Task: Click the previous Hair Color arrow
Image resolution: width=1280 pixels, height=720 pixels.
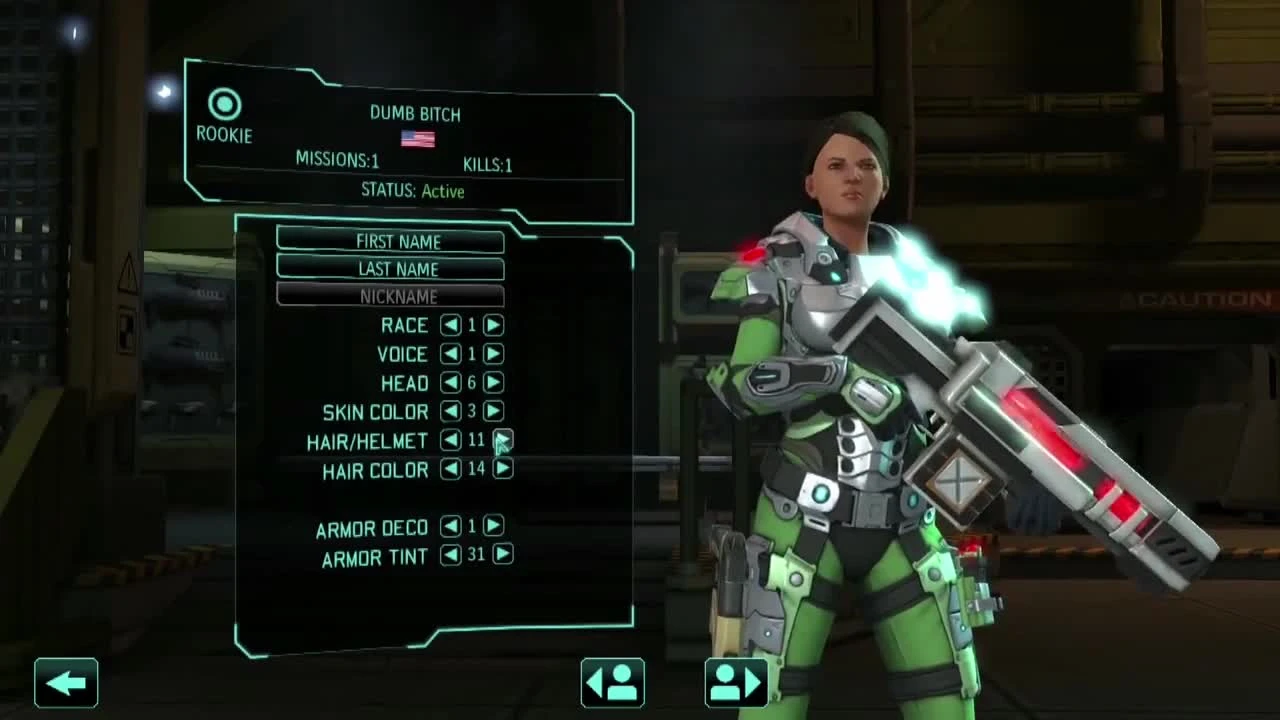Action: (450, 470)
